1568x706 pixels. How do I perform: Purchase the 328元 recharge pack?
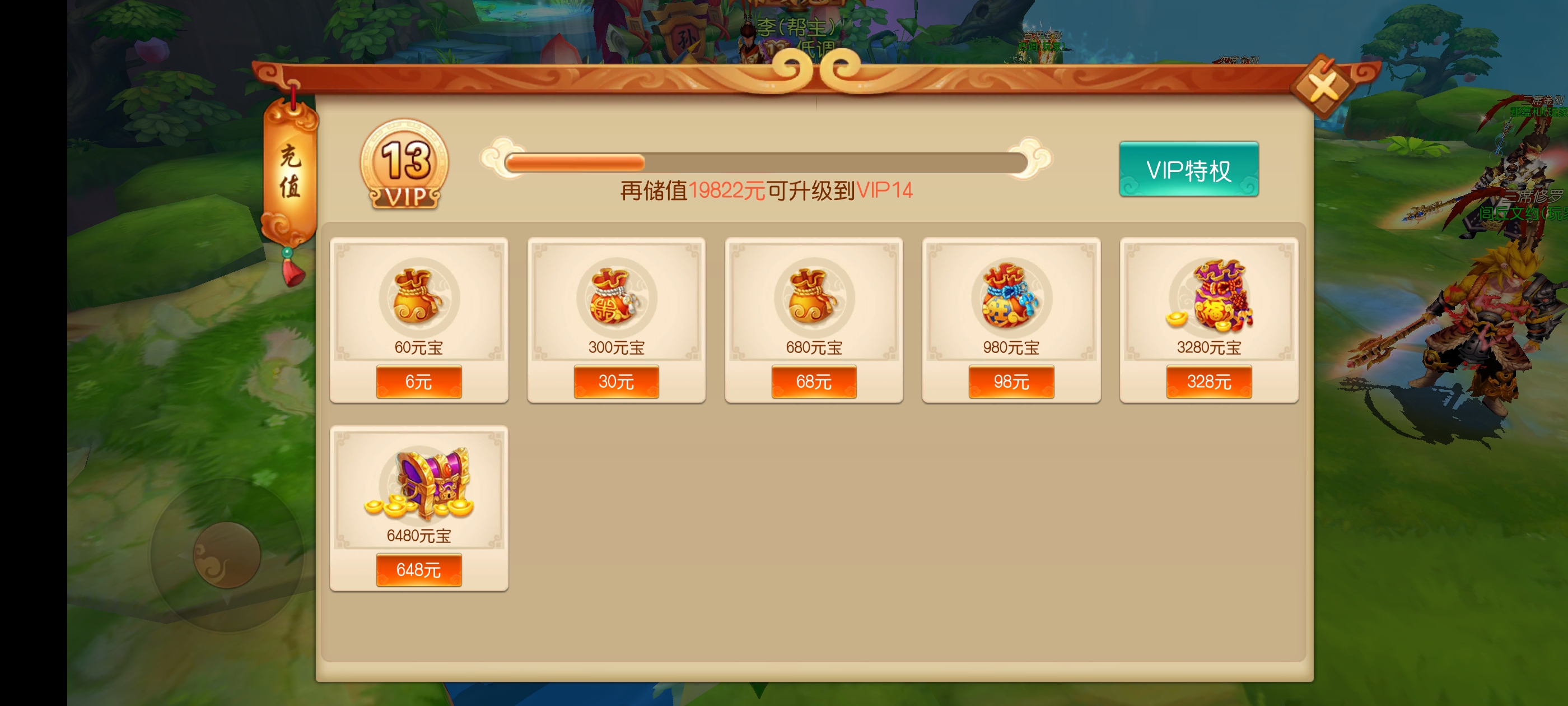1210,382
